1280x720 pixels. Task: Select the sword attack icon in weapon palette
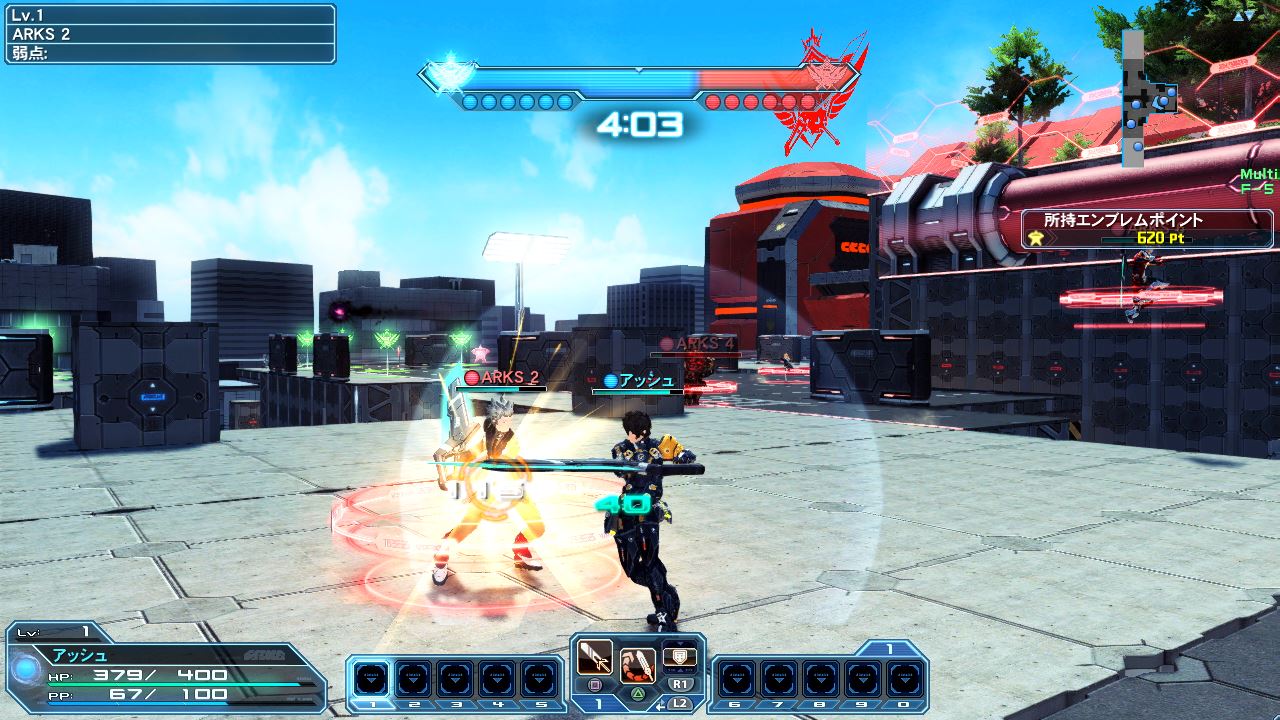tap(594, 656)
